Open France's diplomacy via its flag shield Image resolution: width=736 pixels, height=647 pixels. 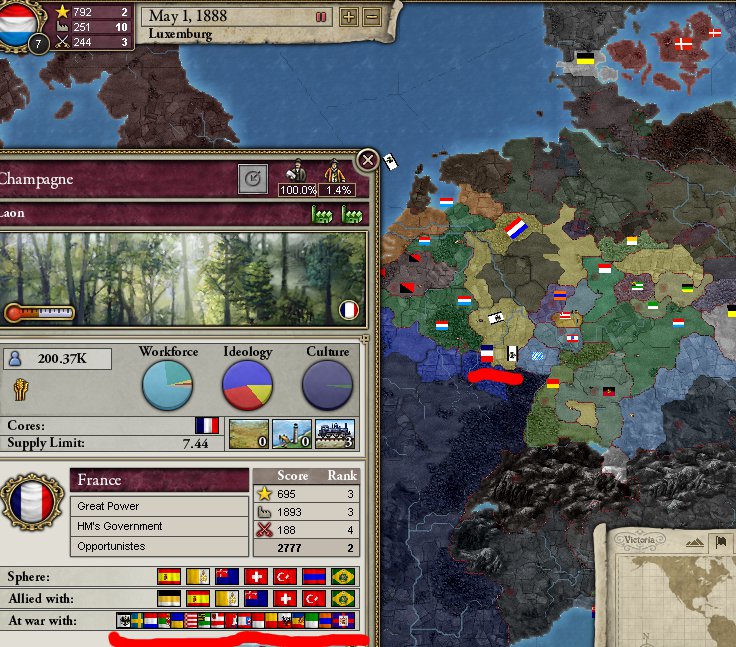coord(31,503)
